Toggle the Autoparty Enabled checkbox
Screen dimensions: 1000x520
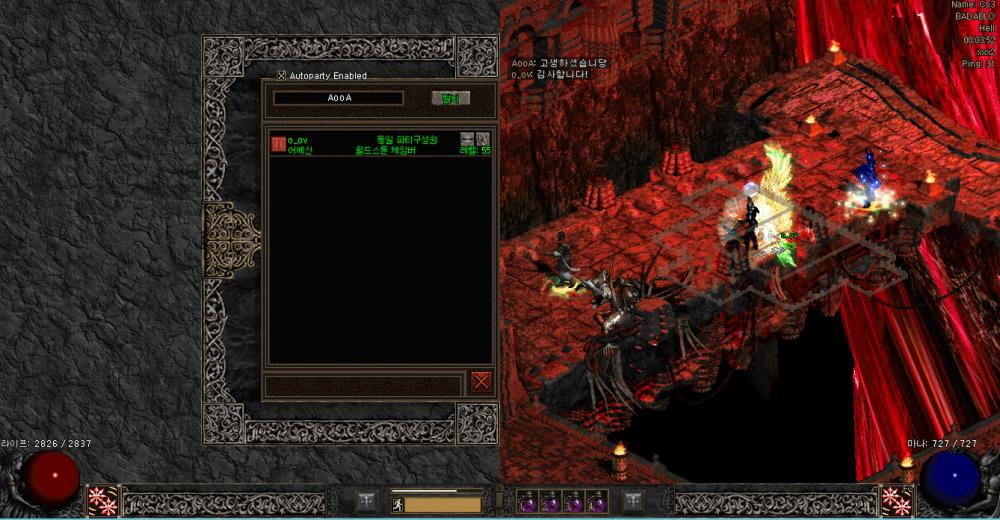(282, 75)
